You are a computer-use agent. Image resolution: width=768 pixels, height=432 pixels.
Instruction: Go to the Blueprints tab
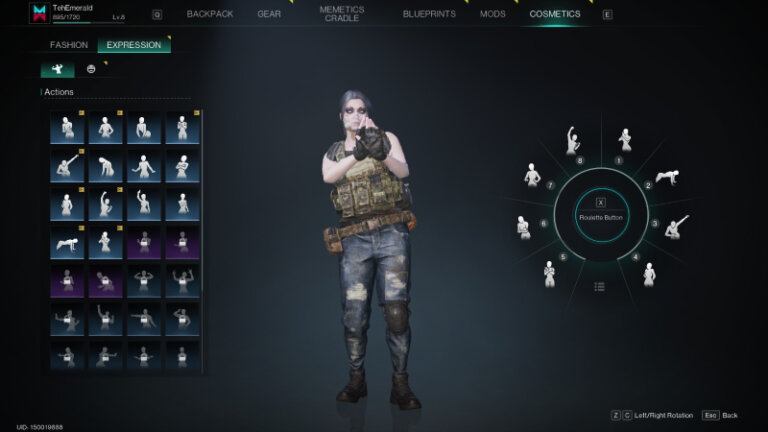[x=429, y=14]
